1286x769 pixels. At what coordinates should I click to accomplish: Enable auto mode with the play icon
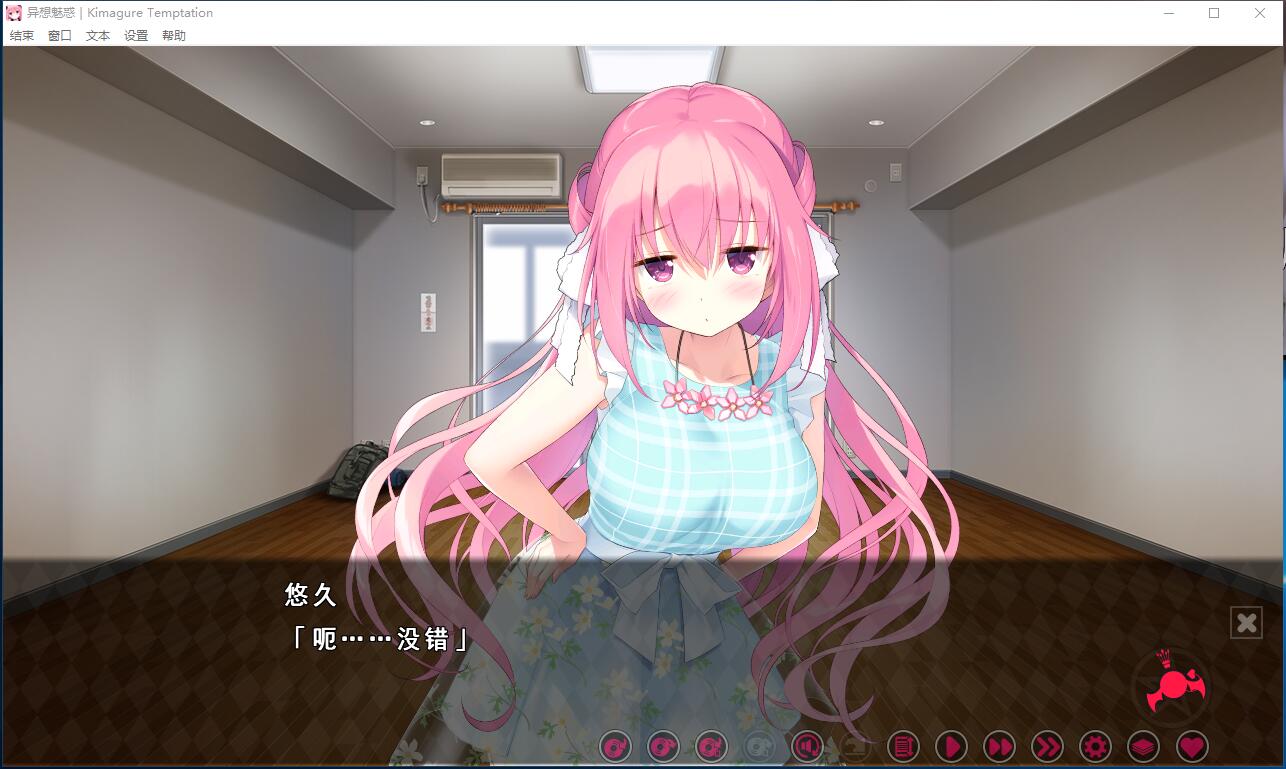951,746
